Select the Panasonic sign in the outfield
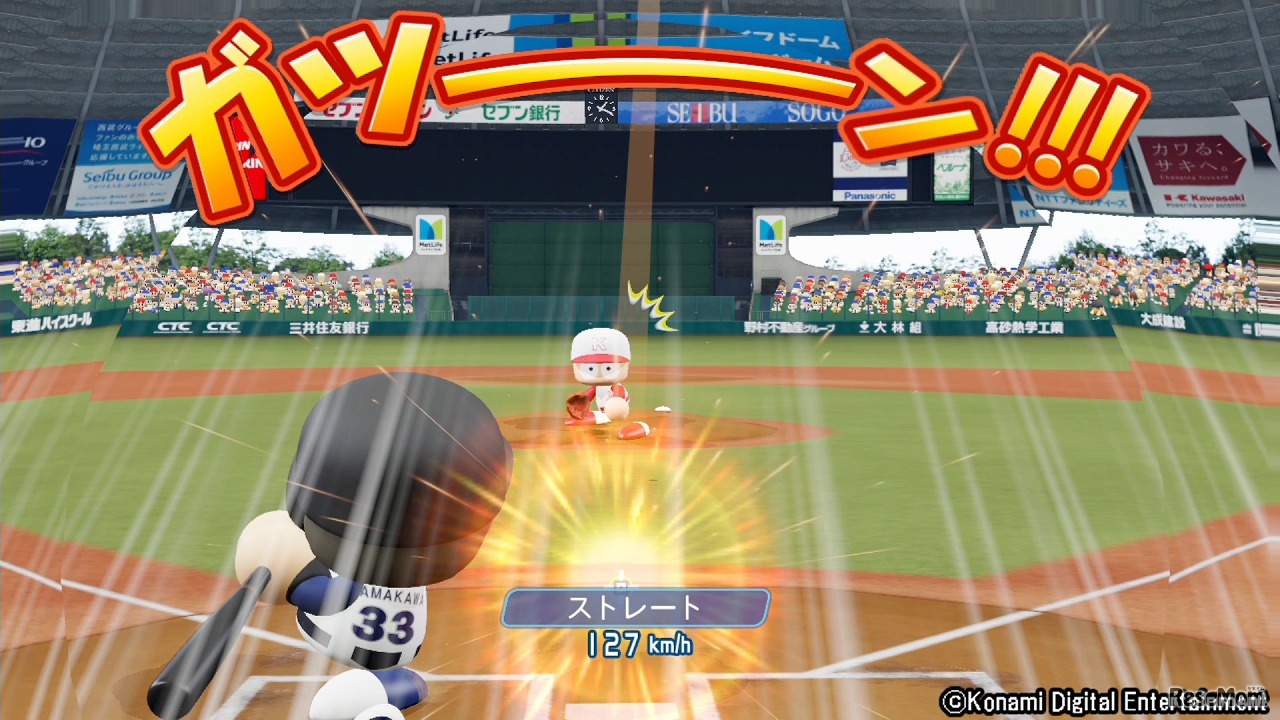The height and width of the screenshot is (720, 1280). pyautogui.click(x=870, y=193)
